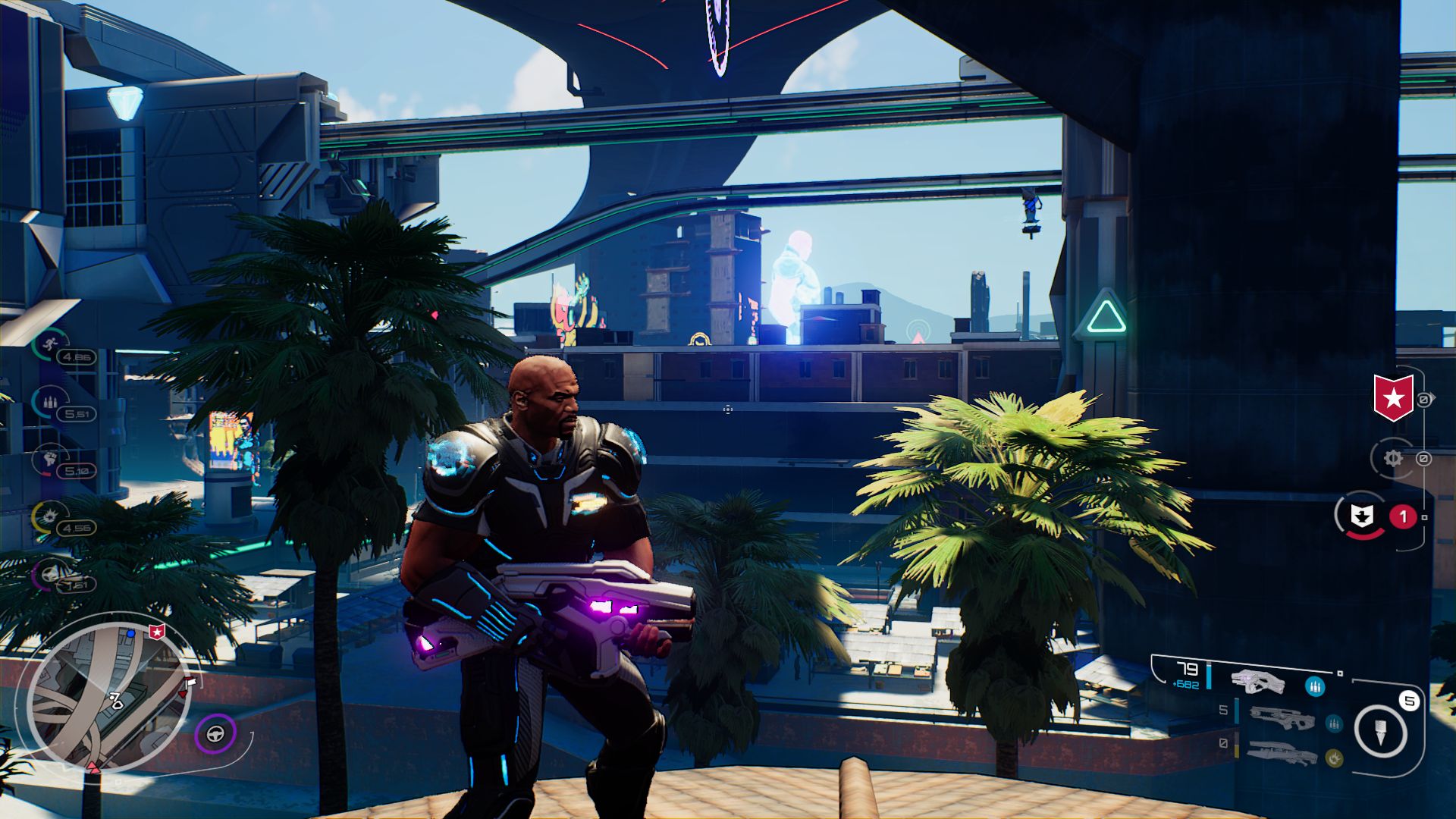The image size is (1456, 819).
Task: Open the Strength fist skill icon
Action: pos(50,459)
